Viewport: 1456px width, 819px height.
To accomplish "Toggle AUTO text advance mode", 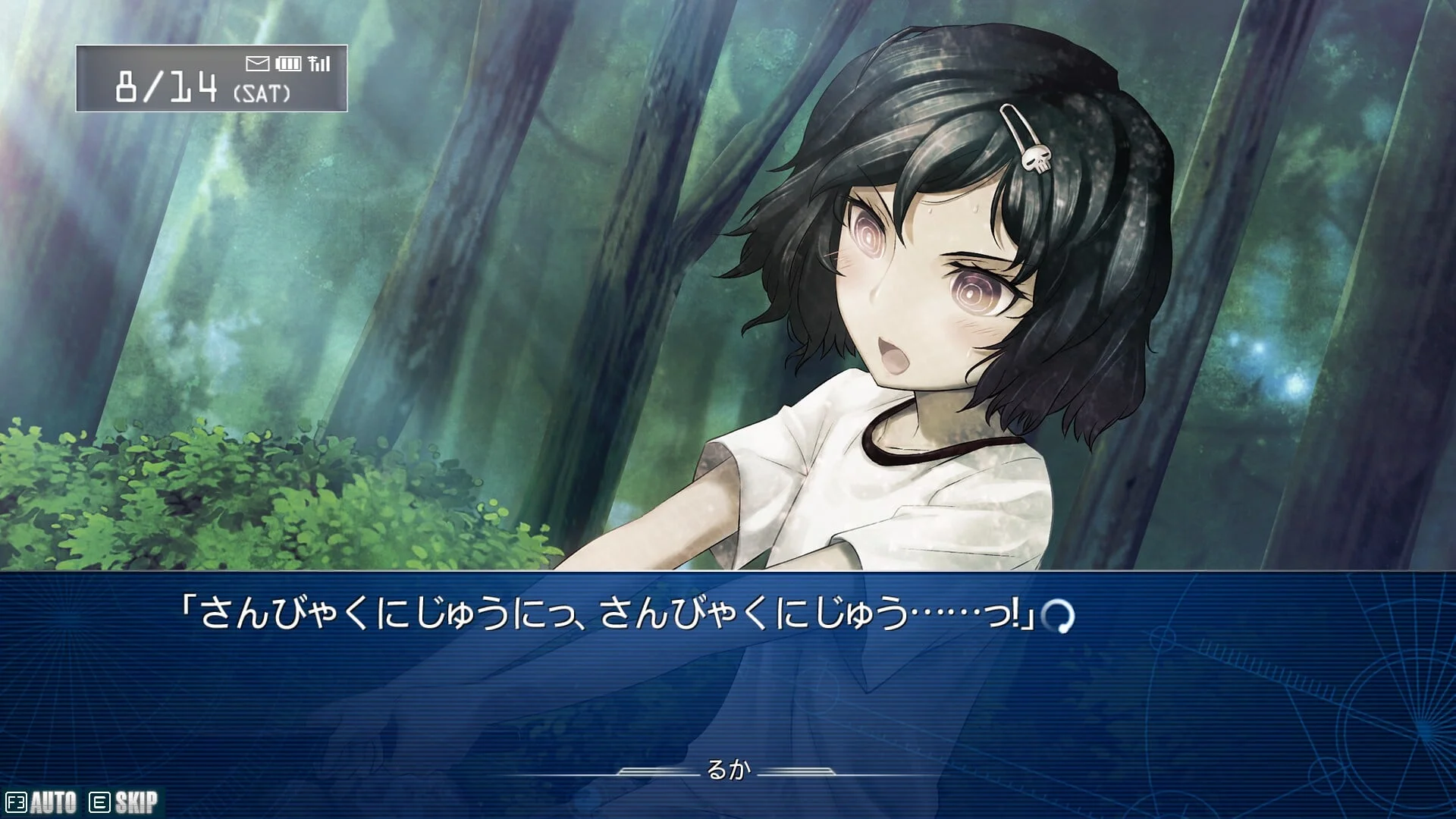I will (x=42, y=802).
